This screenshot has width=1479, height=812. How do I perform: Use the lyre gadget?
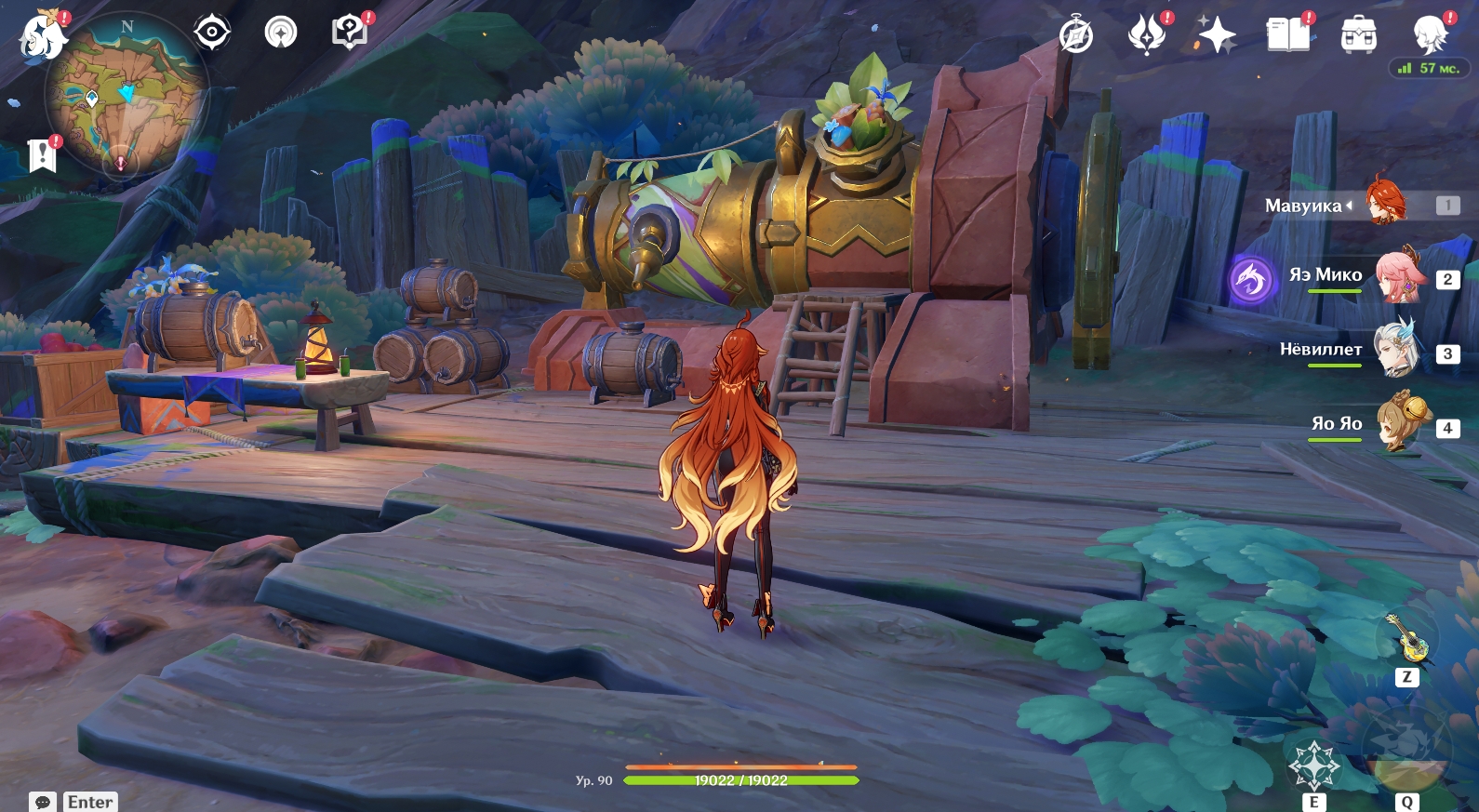click(x=1407, y=637)
